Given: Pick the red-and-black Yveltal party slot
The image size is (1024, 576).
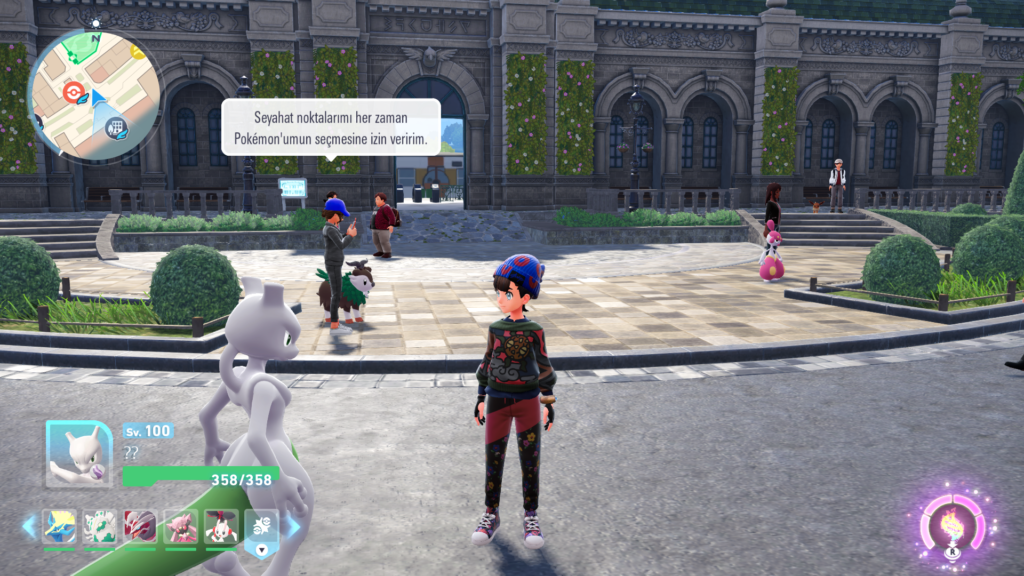Looking at the screenshot, I should pos(141,526).
